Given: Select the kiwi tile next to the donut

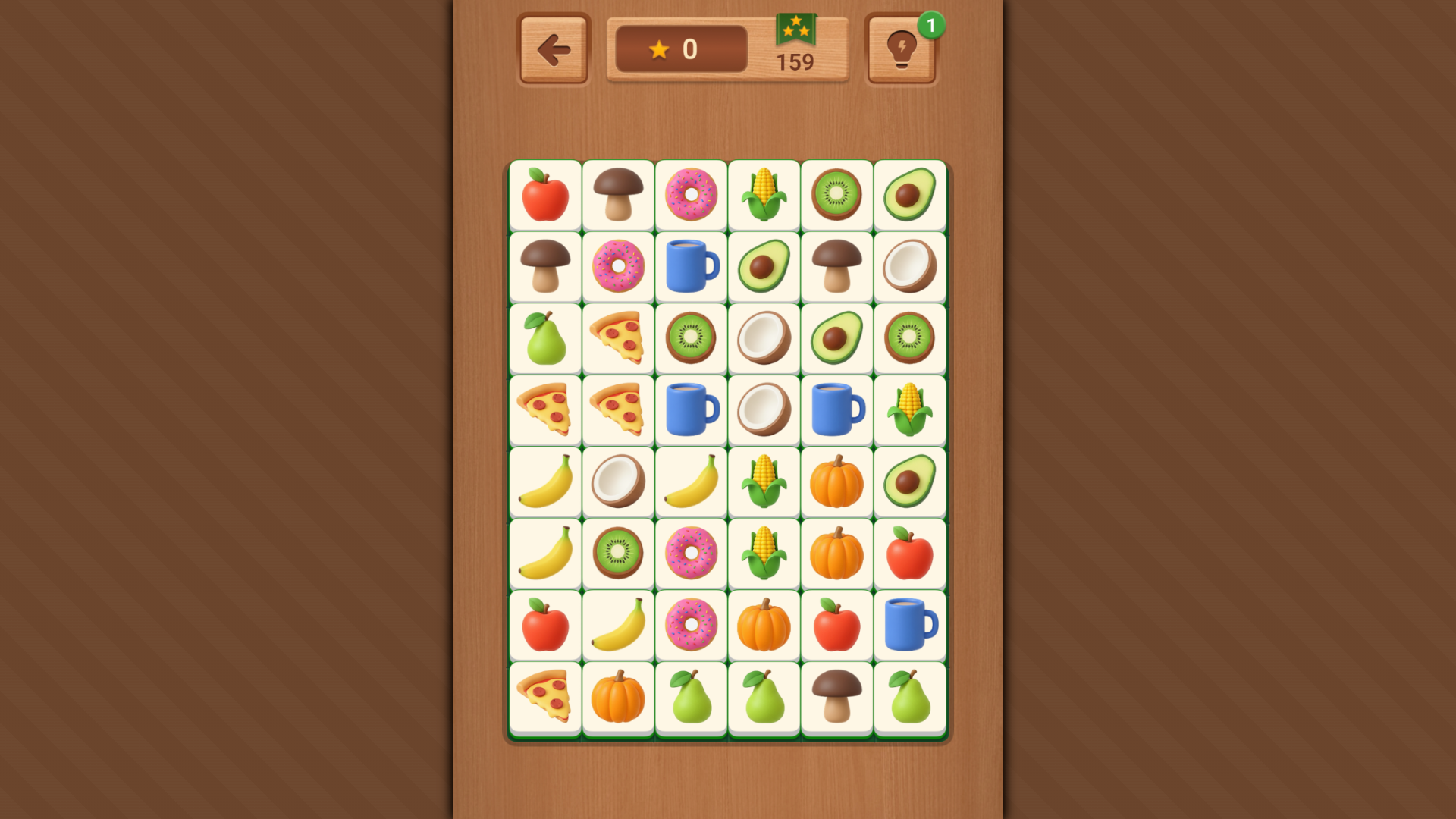Looking at the screenshot, I should [617, 553].
